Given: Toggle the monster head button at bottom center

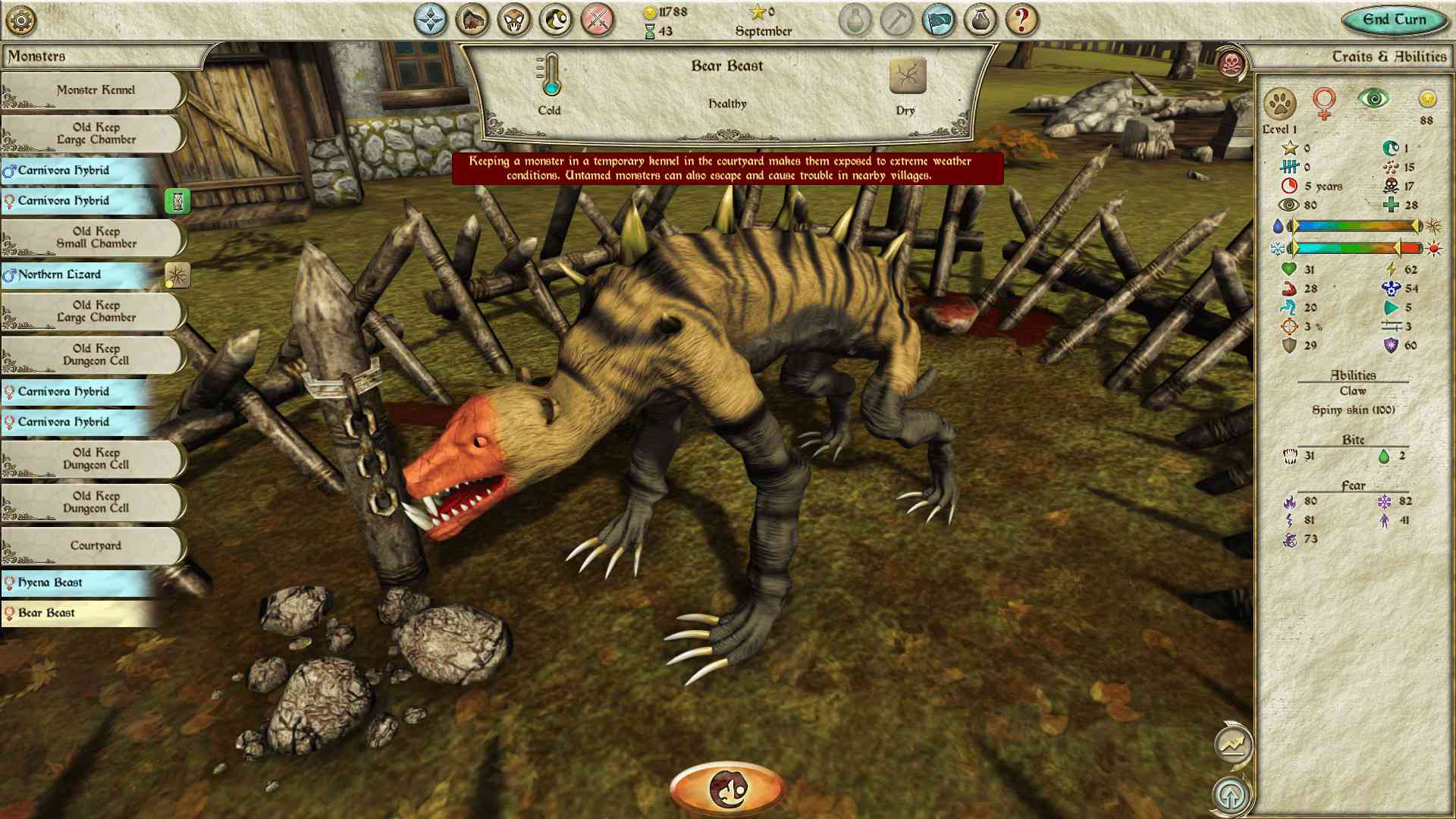Looking at the screenshot, I should (x=726, y=786).
